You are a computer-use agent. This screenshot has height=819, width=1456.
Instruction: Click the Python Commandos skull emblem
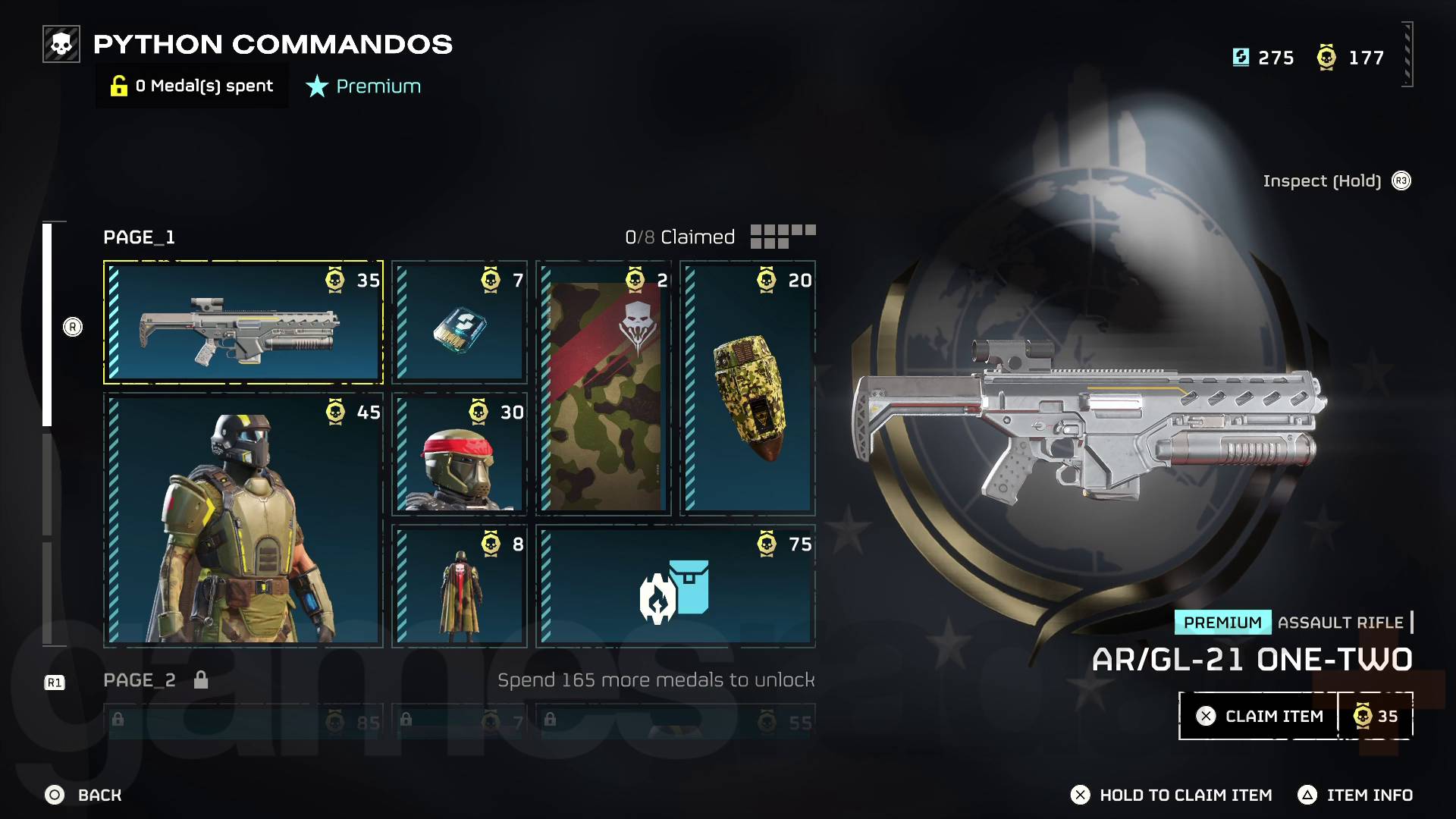pos(61,44)
